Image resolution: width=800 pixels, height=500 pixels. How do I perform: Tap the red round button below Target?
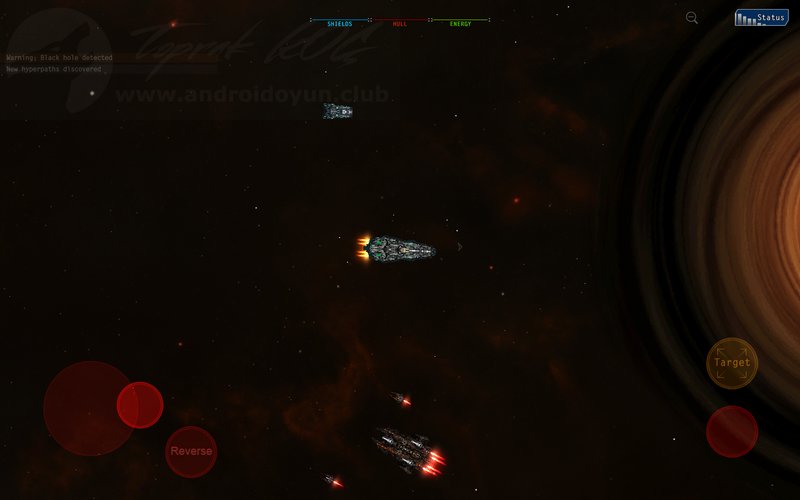pyautogui.click(x=732, y=431)
